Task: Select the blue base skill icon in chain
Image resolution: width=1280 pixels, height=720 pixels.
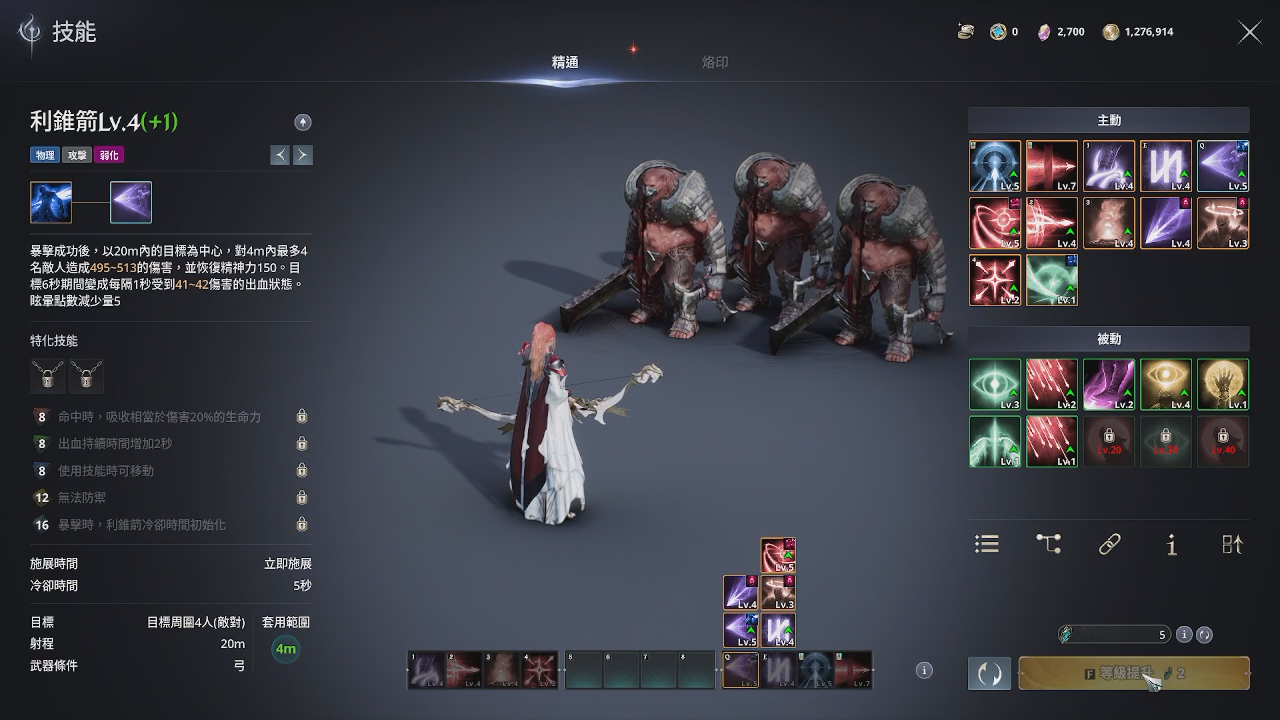Action: coord(51,202)
